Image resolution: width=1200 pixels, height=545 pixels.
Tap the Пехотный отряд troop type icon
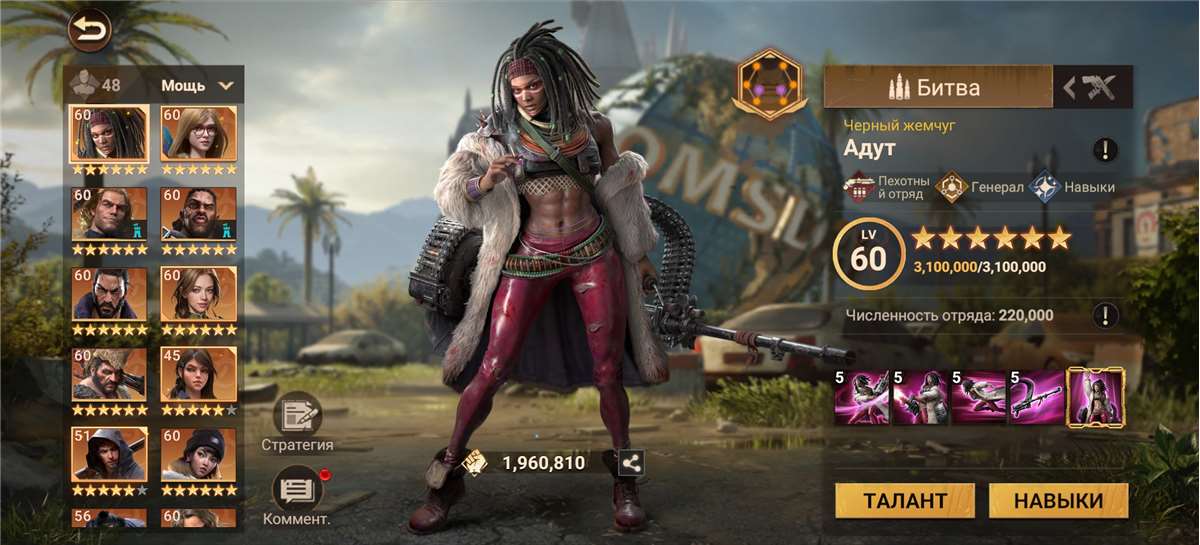(860, 187)
